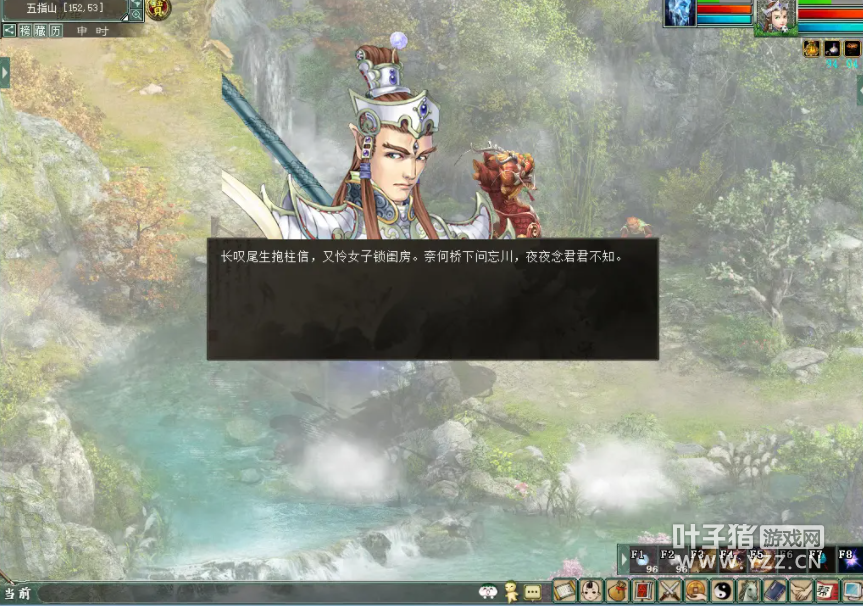Advance the dialogue text box

pyautogui.click(x=432, y=299)
